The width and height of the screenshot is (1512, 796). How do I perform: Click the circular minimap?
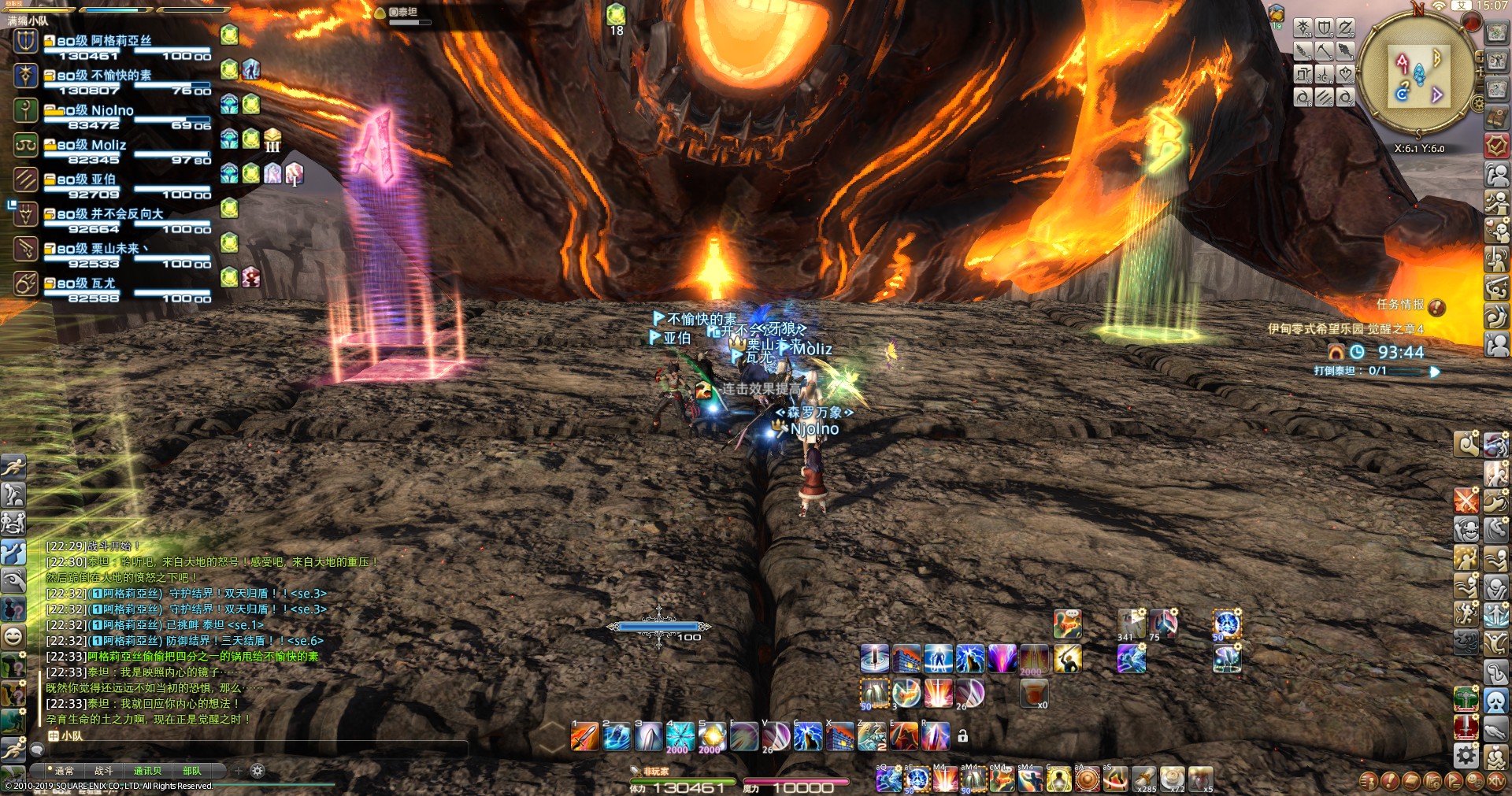tap(1417, 75)
